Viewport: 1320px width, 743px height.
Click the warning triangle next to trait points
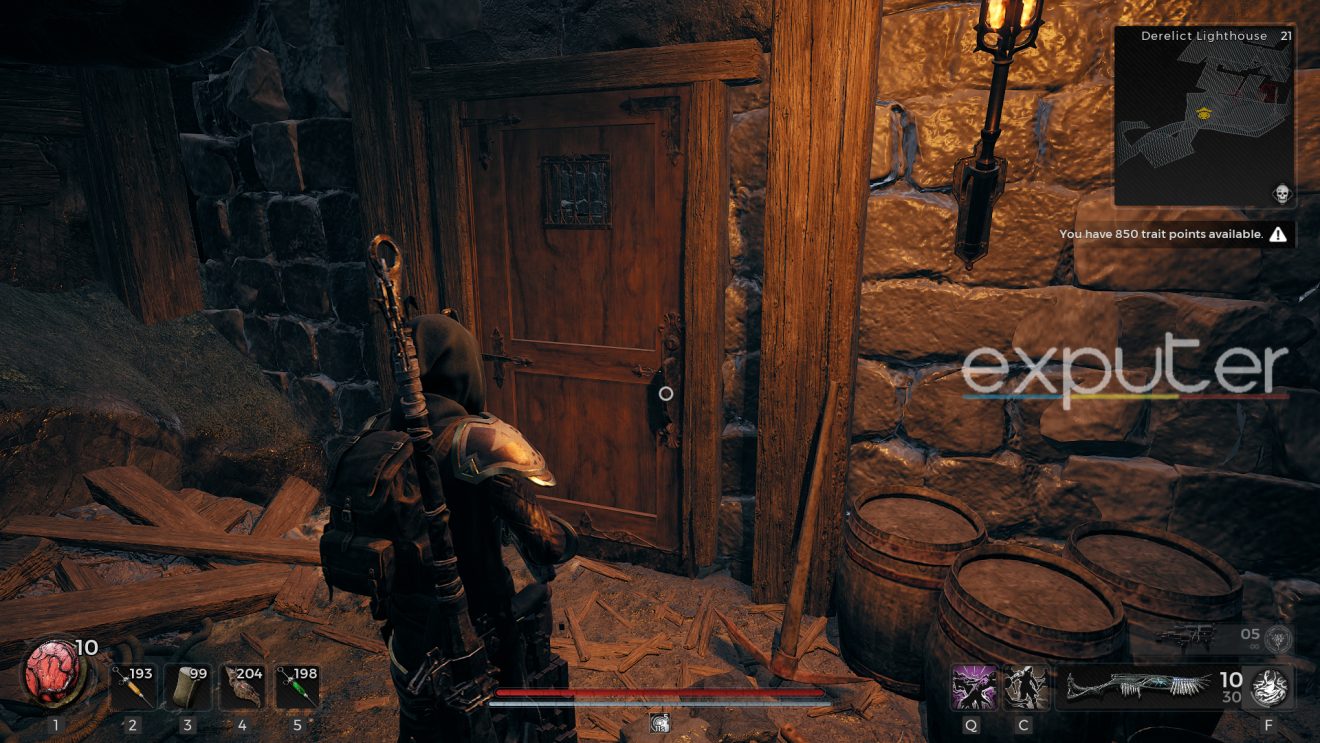(1278, 233)
